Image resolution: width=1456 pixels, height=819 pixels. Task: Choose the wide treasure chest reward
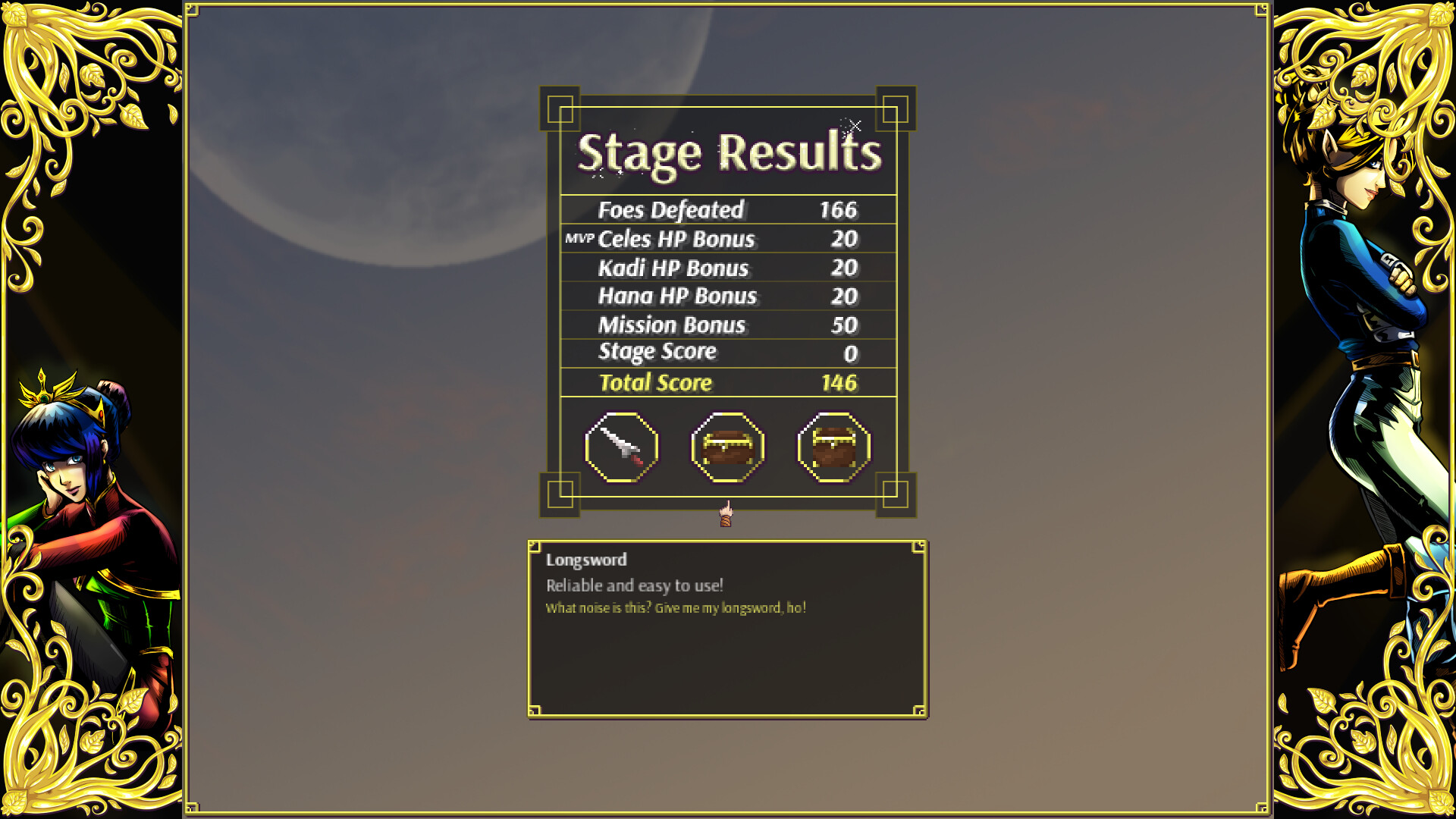pos(728,447)
